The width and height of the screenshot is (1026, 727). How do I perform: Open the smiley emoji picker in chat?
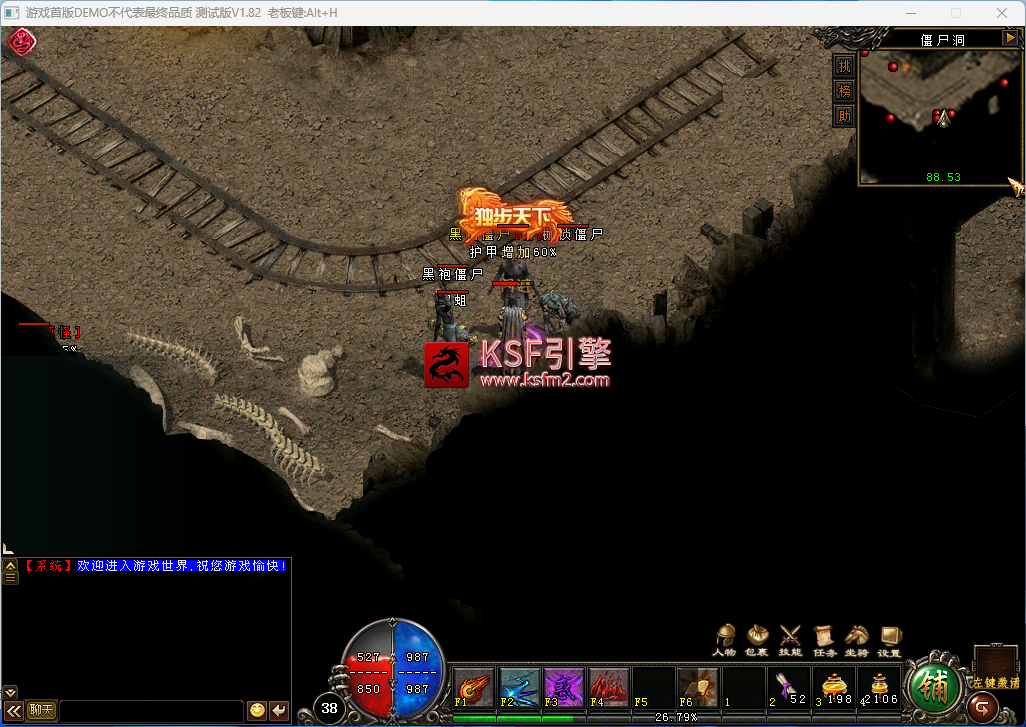(257, 710)
